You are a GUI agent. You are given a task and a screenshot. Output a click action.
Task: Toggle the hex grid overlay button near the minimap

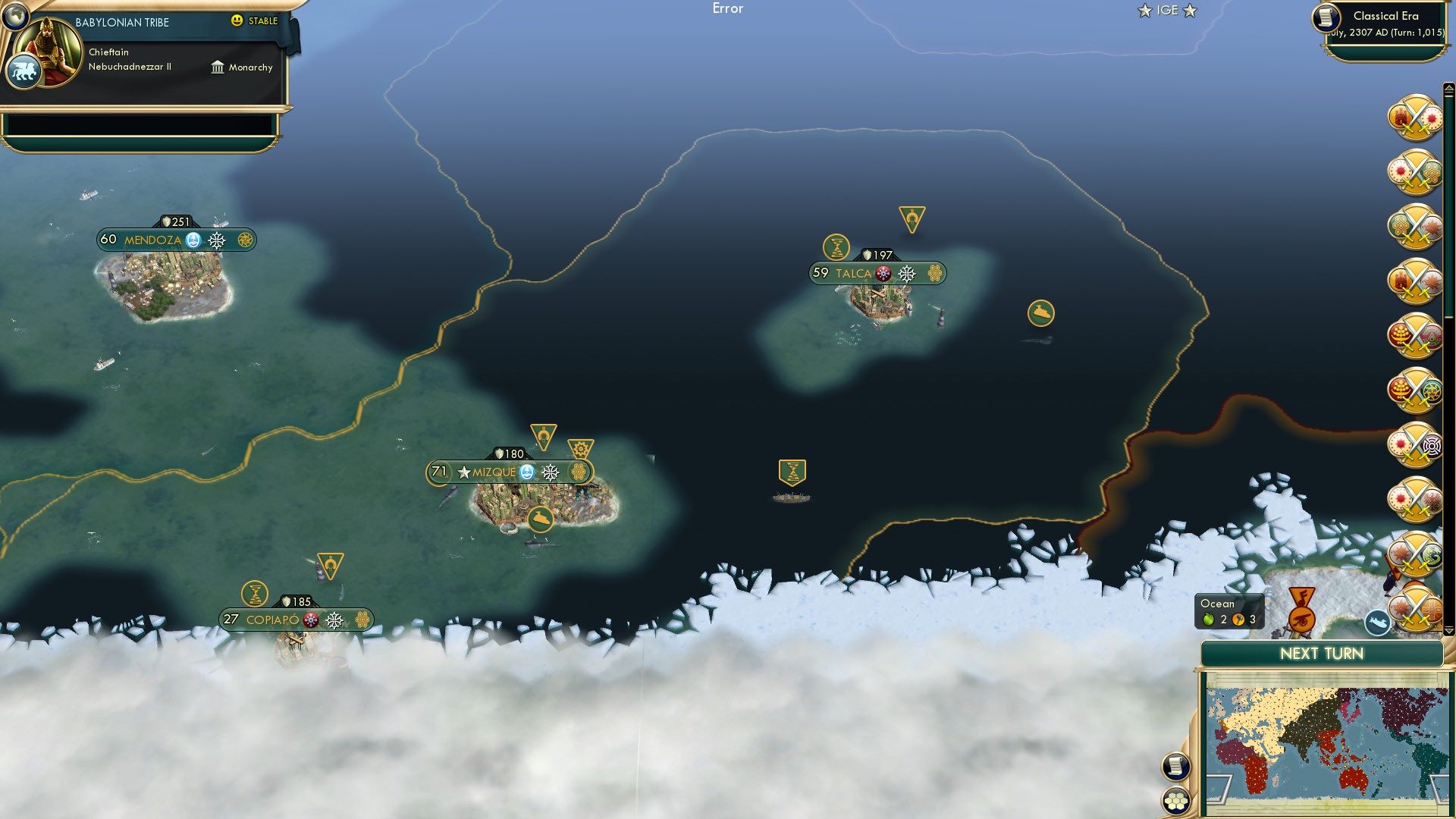(1175, 801)
